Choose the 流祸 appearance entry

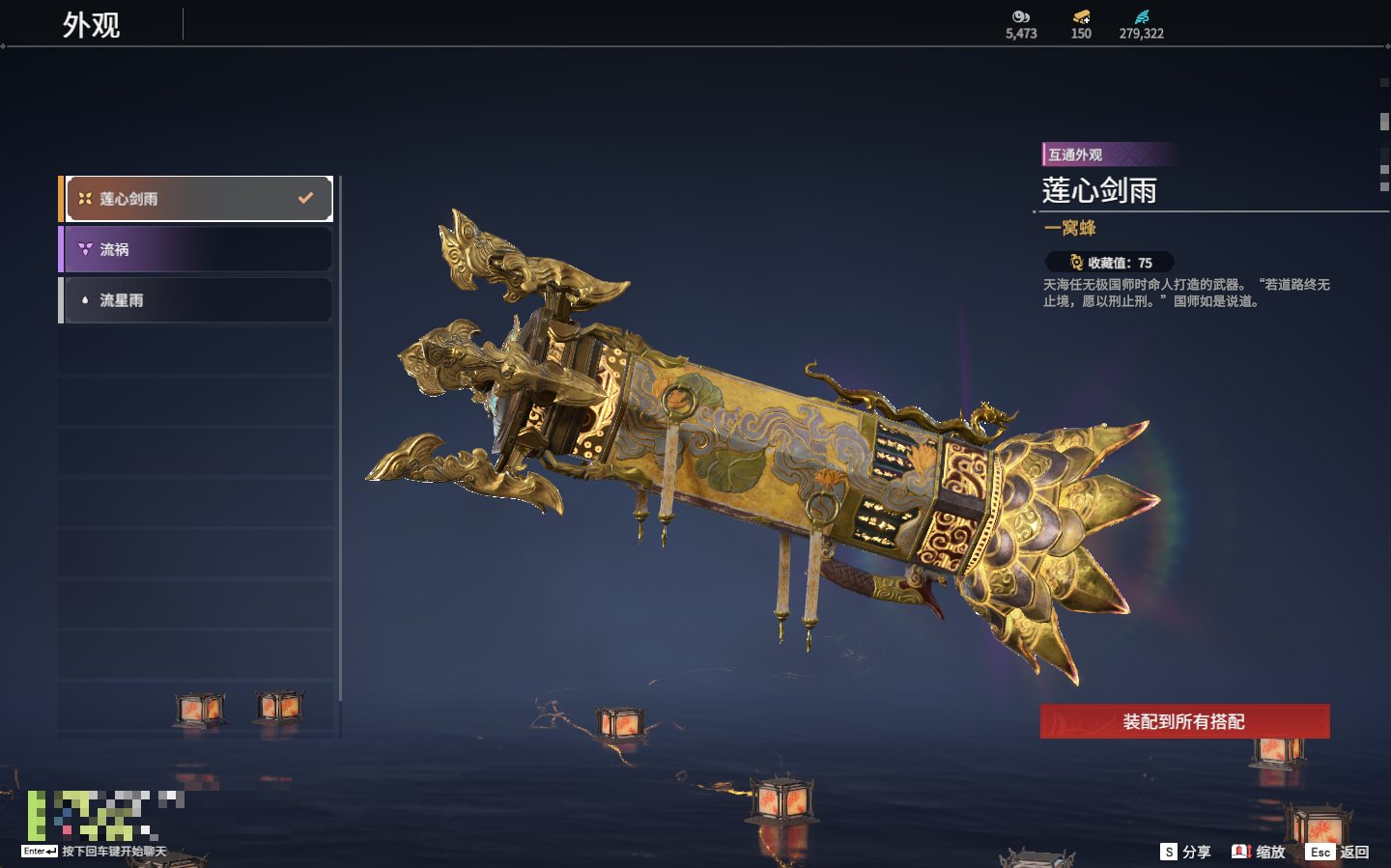pyautogui.click(x=197, y=249)
